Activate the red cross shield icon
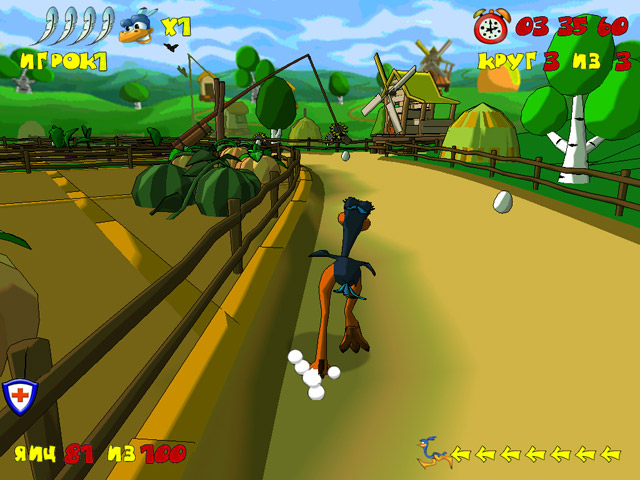Screen dimensions: 640x480 pyautogui.click(x=19, y=395)
